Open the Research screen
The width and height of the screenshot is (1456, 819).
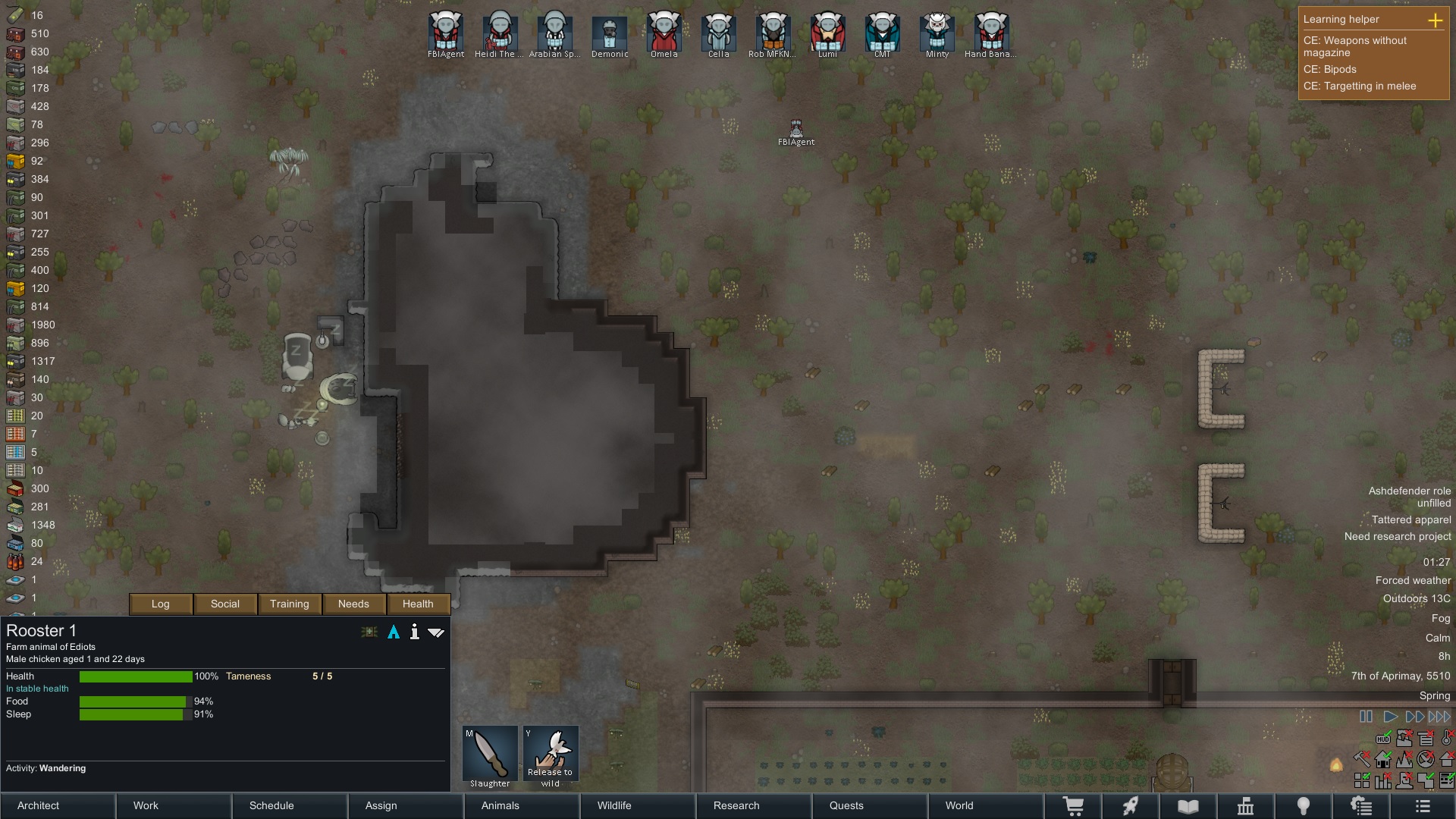coord(736,805)
